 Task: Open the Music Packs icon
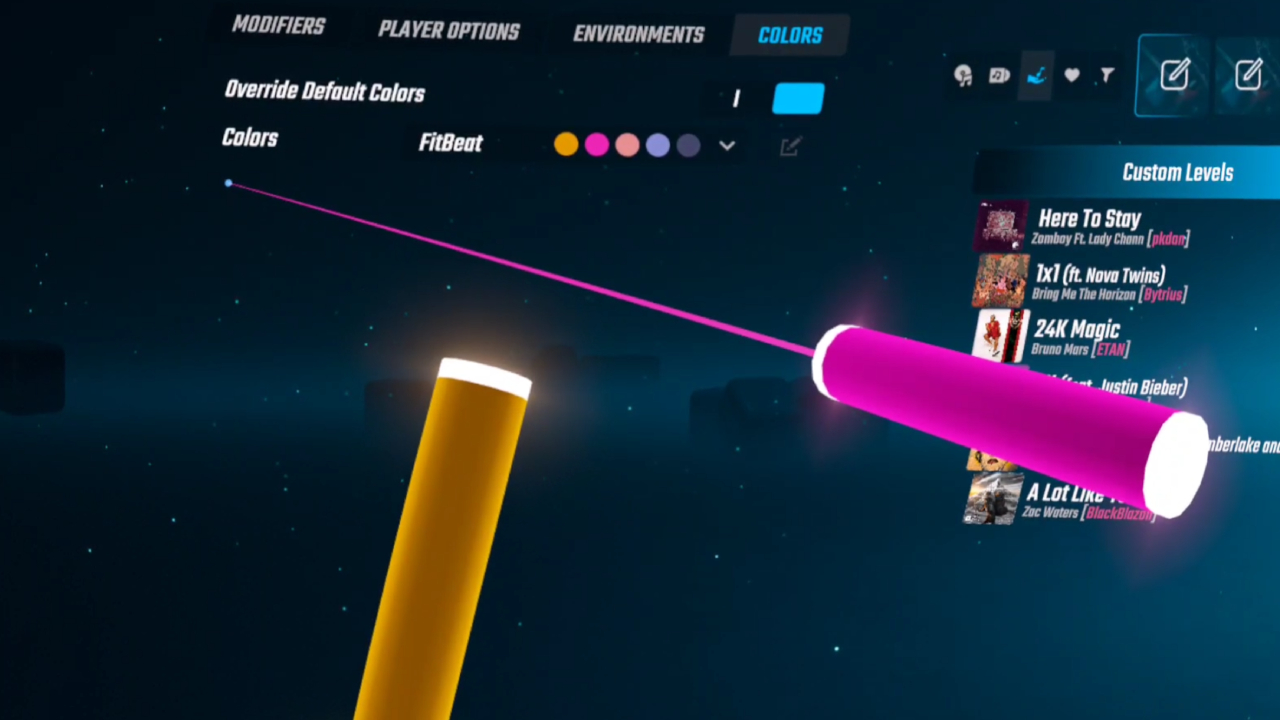pos(963,75)
